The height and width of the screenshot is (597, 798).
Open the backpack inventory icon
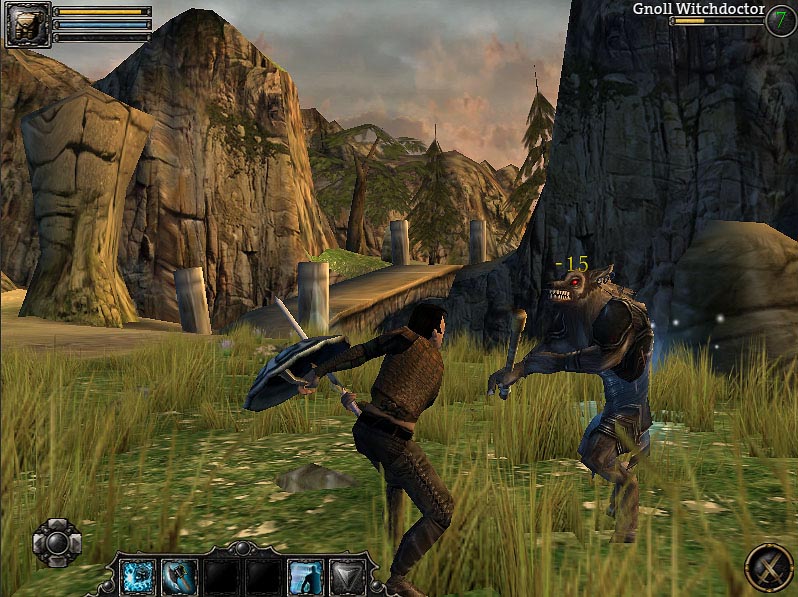tap(26, 25)
